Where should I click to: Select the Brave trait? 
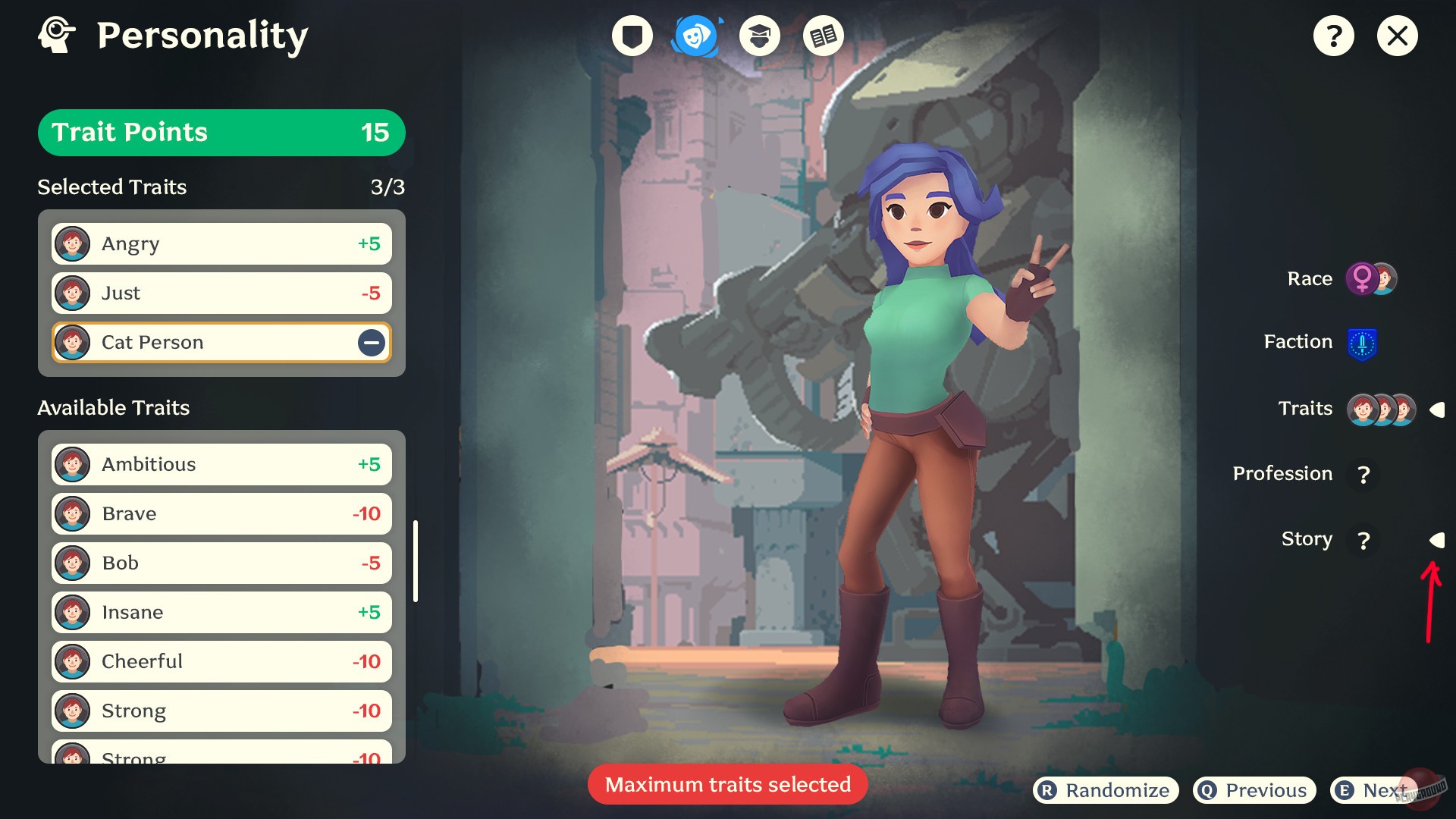coord(220,513)
